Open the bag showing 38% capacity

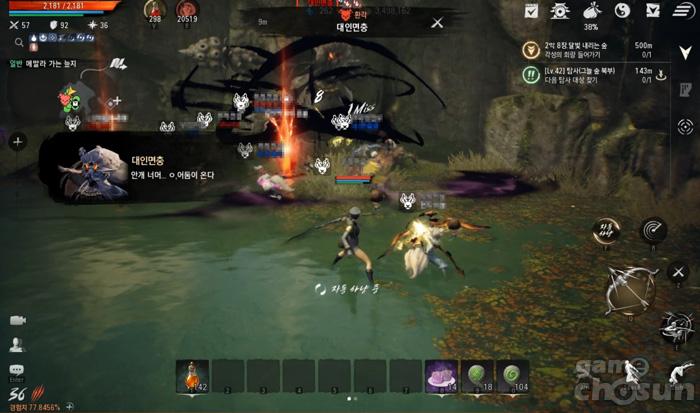coord(590,12)
